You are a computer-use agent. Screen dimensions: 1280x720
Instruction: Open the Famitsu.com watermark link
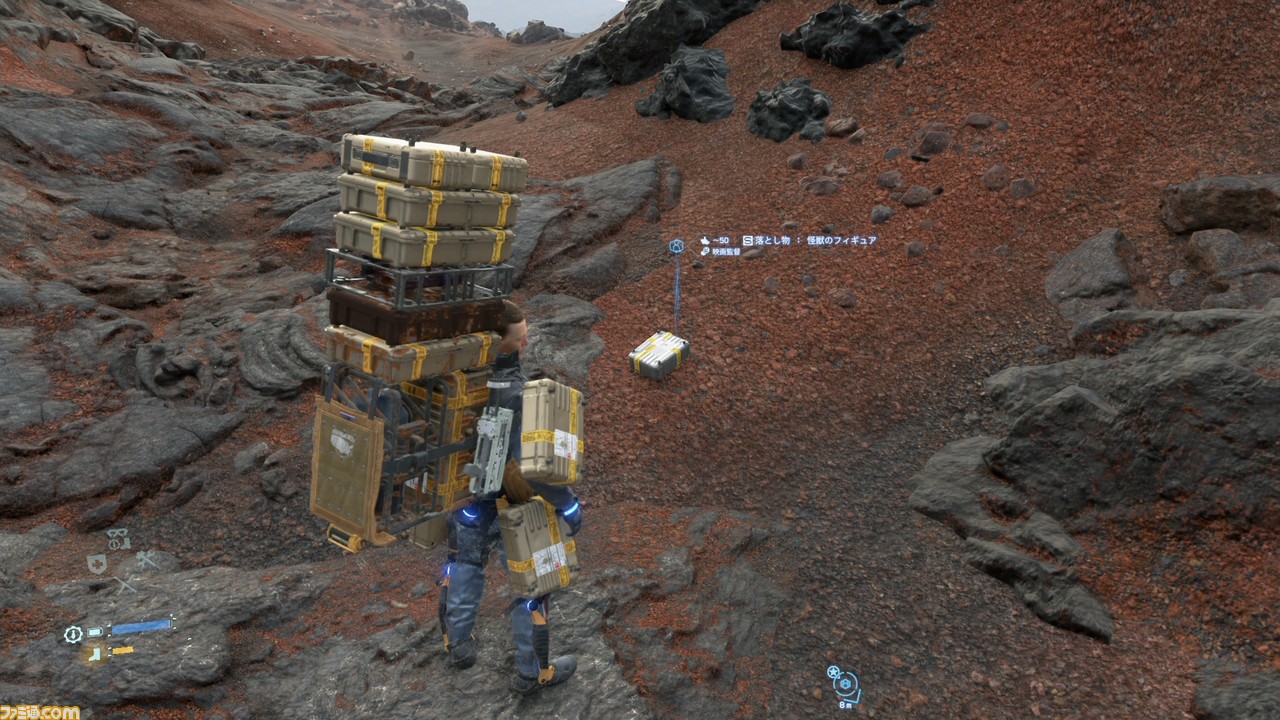click(40, 711)
